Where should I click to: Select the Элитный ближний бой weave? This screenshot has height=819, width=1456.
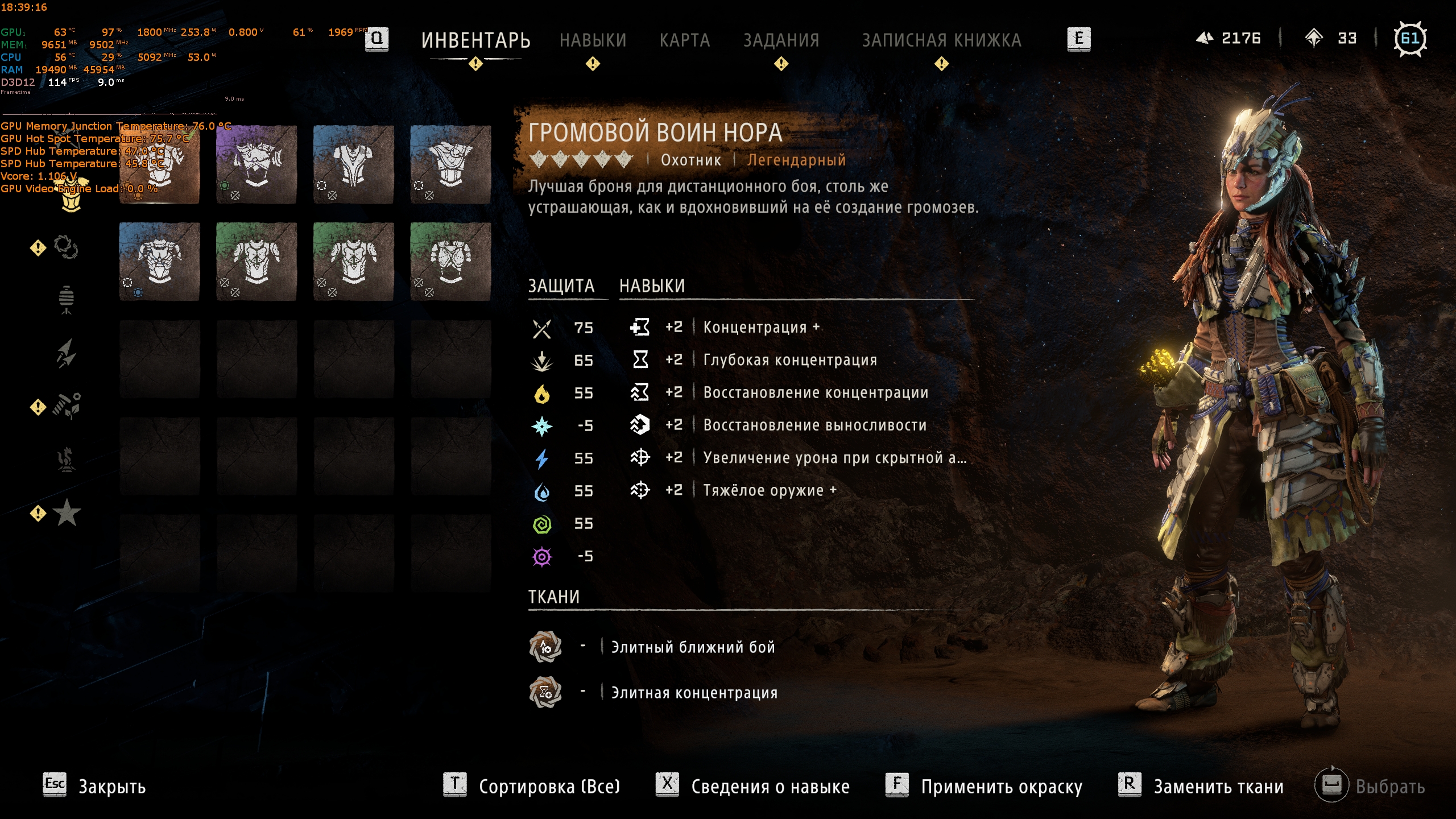pos(692,647)
